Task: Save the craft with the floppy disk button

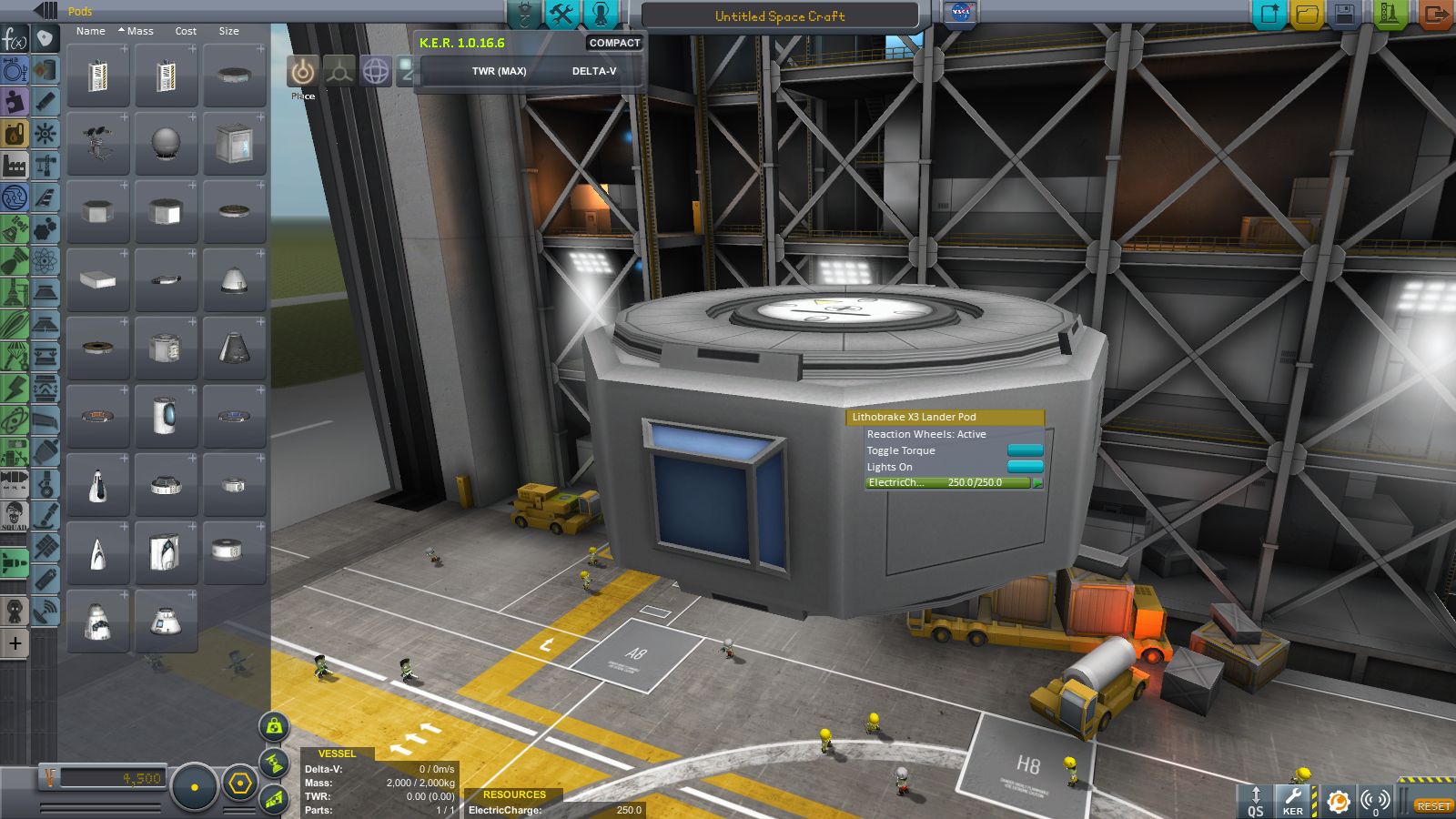Action: [1345, 15]
